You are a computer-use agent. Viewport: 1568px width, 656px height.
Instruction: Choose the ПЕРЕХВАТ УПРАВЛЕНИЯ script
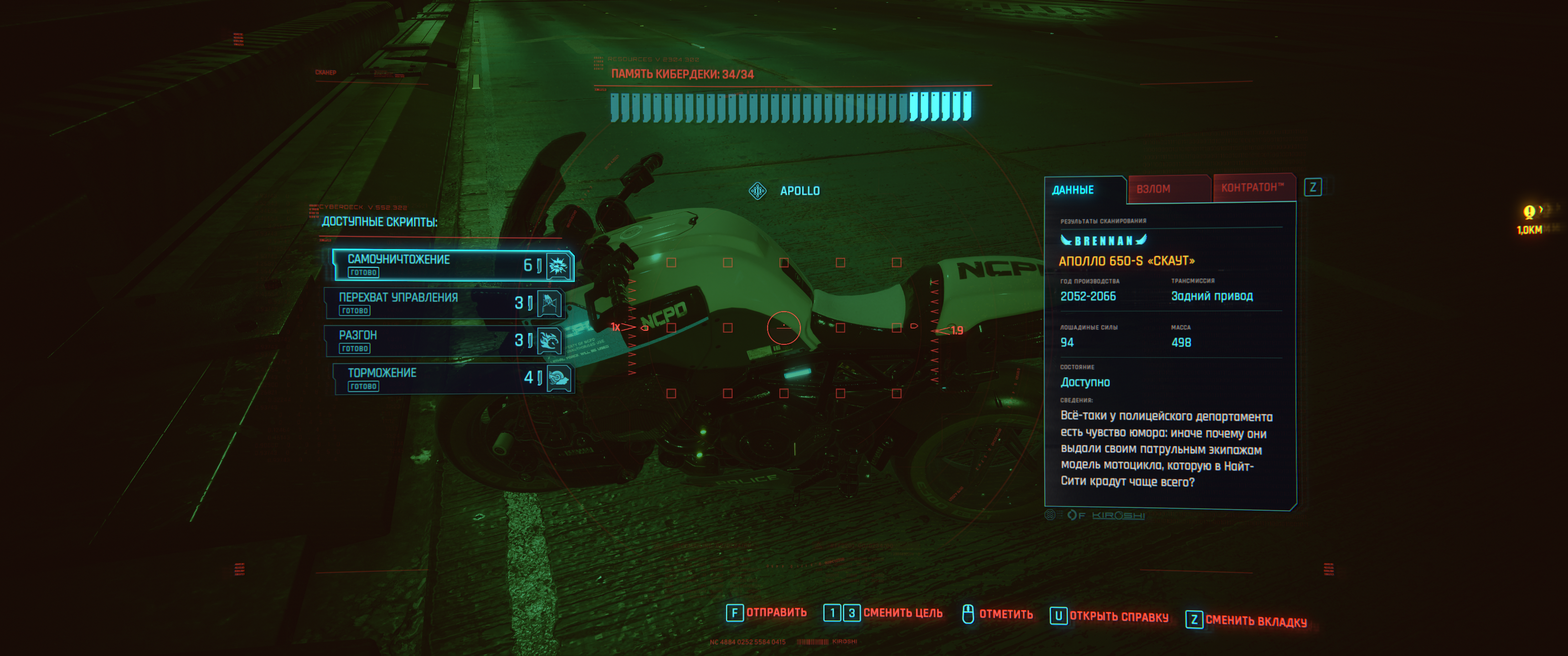(444, 303)
